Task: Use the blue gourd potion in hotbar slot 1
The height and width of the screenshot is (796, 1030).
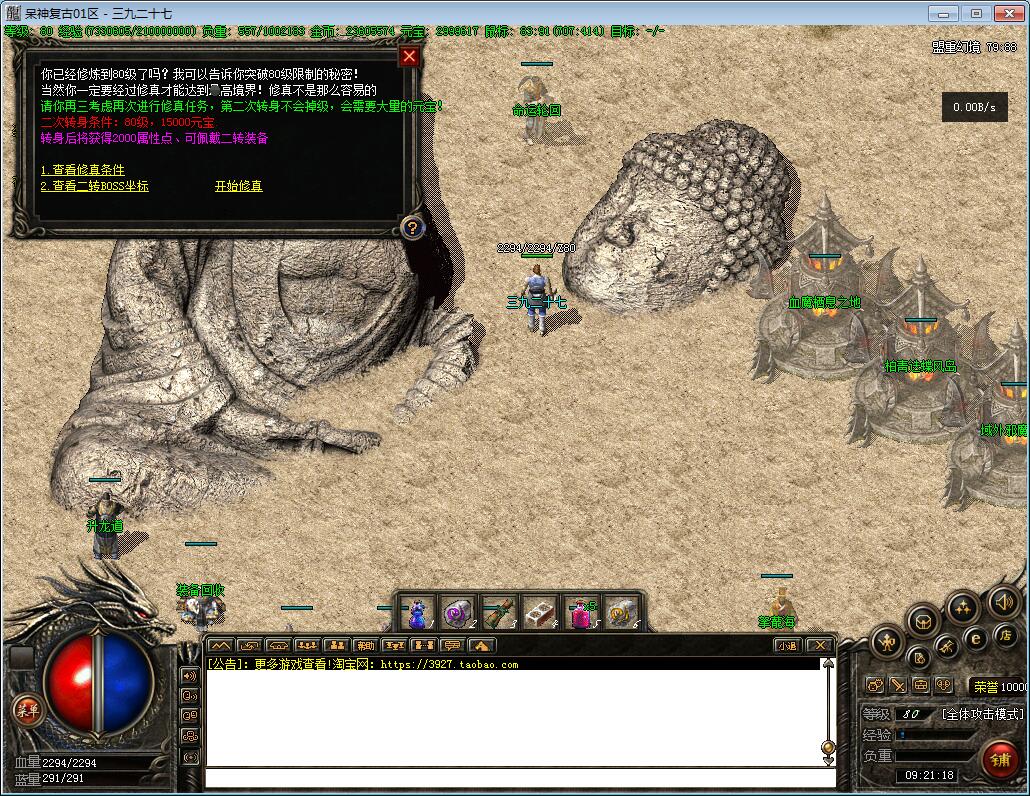Action: pos(418,612)
